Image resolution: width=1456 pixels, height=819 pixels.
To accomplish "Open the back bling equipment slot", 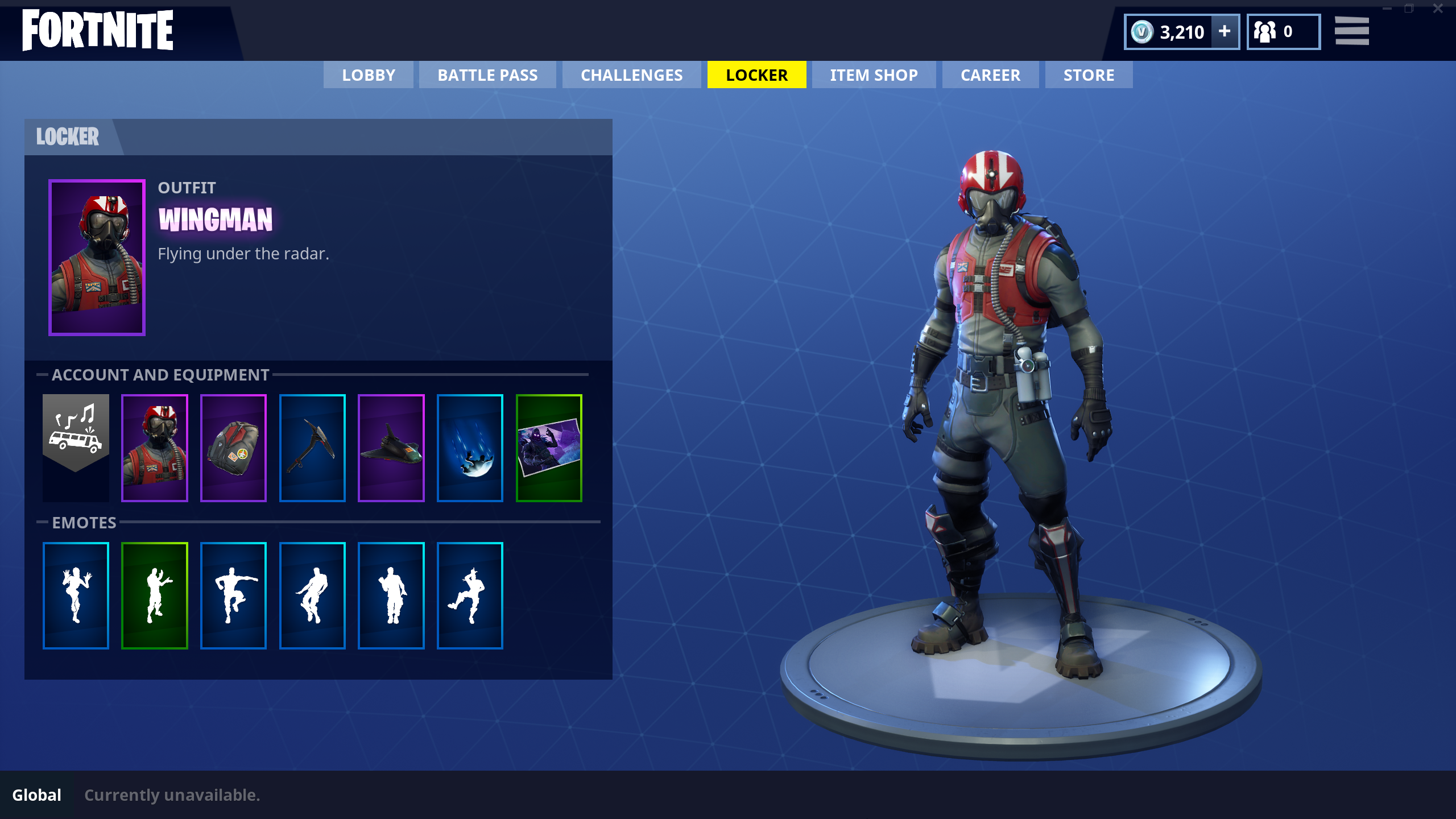I will pos(234,446).
